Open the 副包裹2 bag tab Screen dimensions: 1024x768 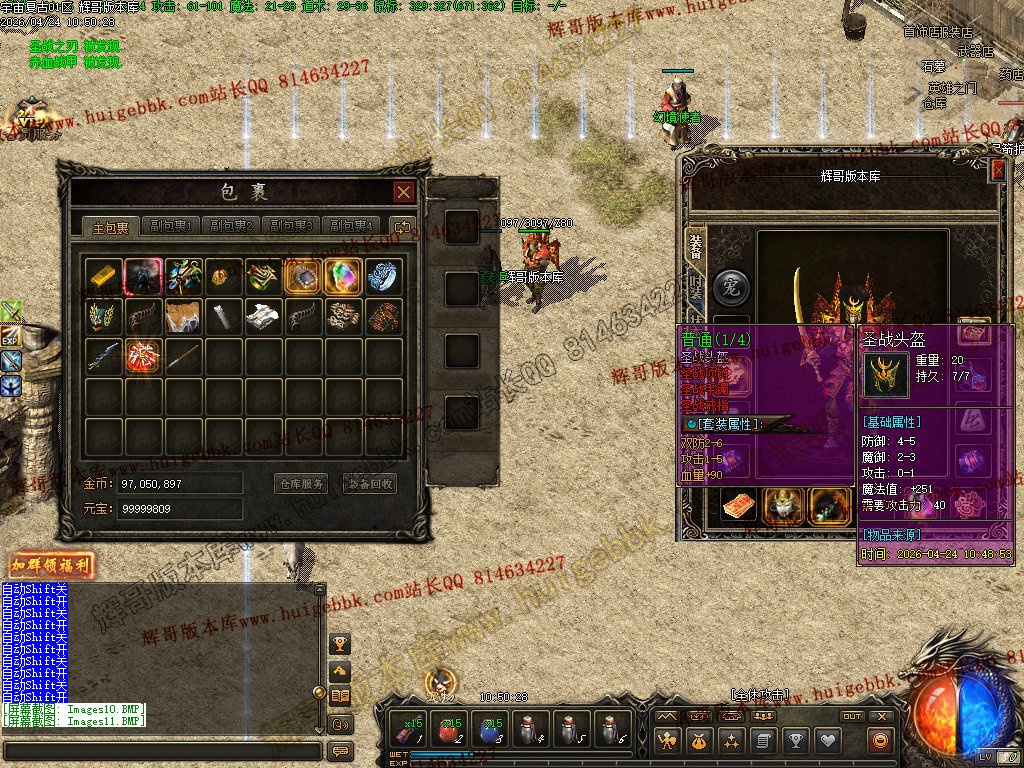pos(232,226)
